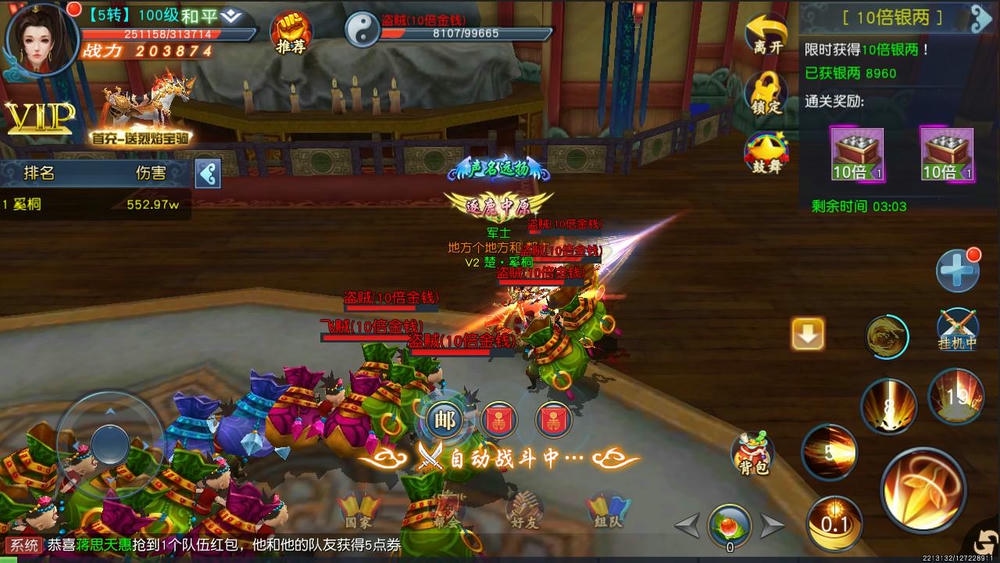
Task: Open the 好友 (Friends) menu
Action: click(x=524, y=511)
